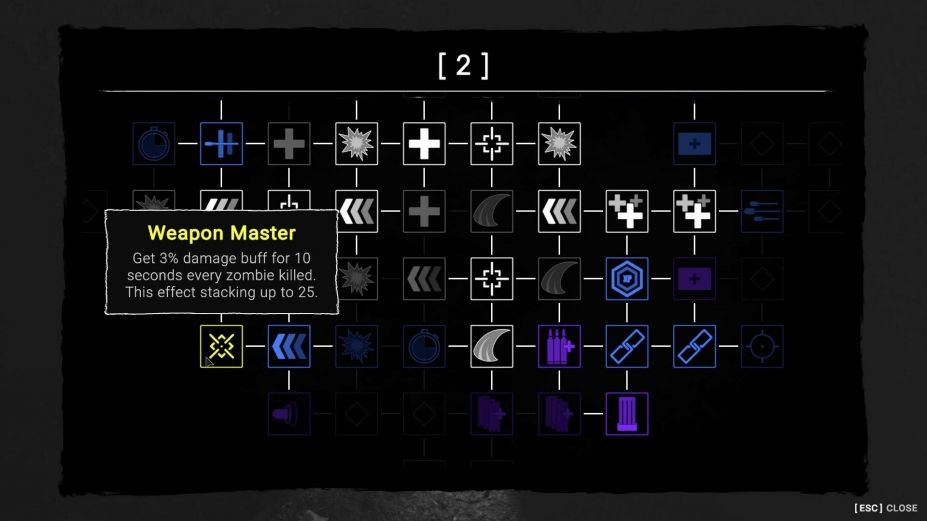
Task: Select the gray triple-chevron skill node
Action: coord(424,279)
